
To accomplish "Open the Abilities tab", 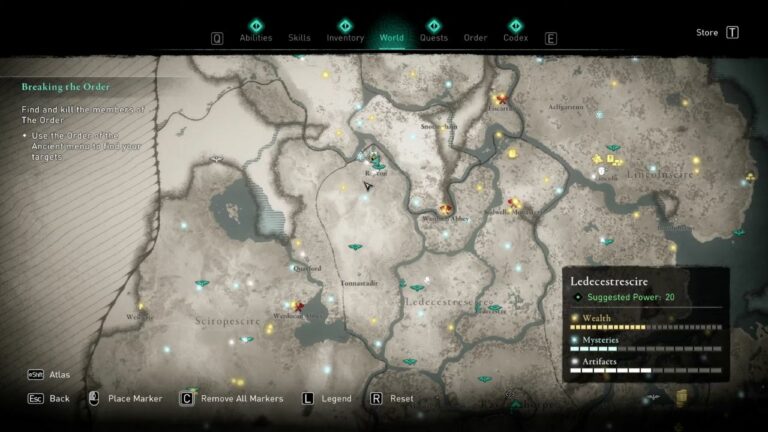I will point(255,38).
